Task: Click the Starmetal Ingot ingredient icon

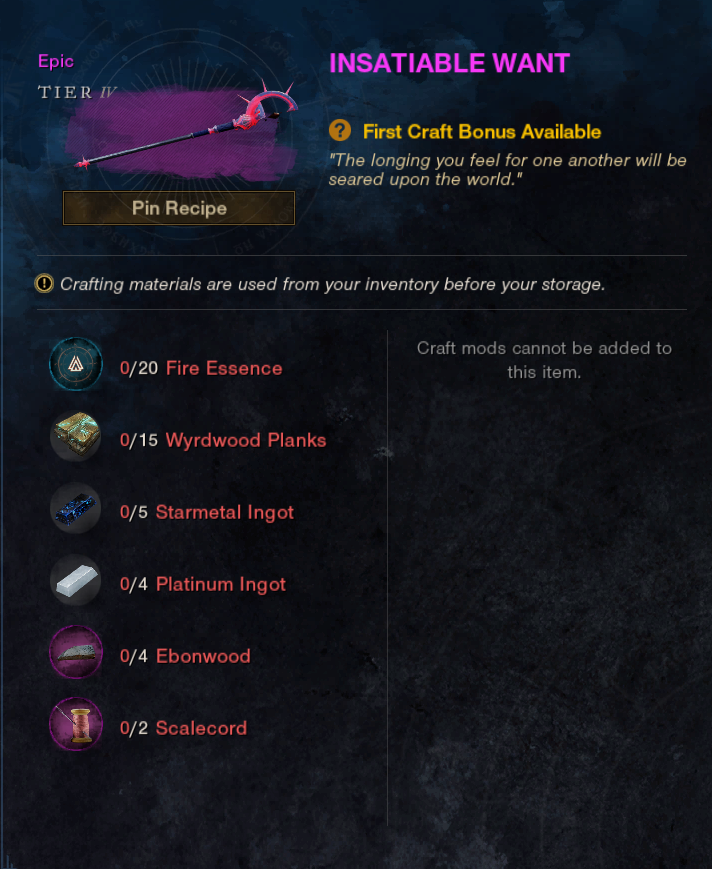Action: pos(75,511)
